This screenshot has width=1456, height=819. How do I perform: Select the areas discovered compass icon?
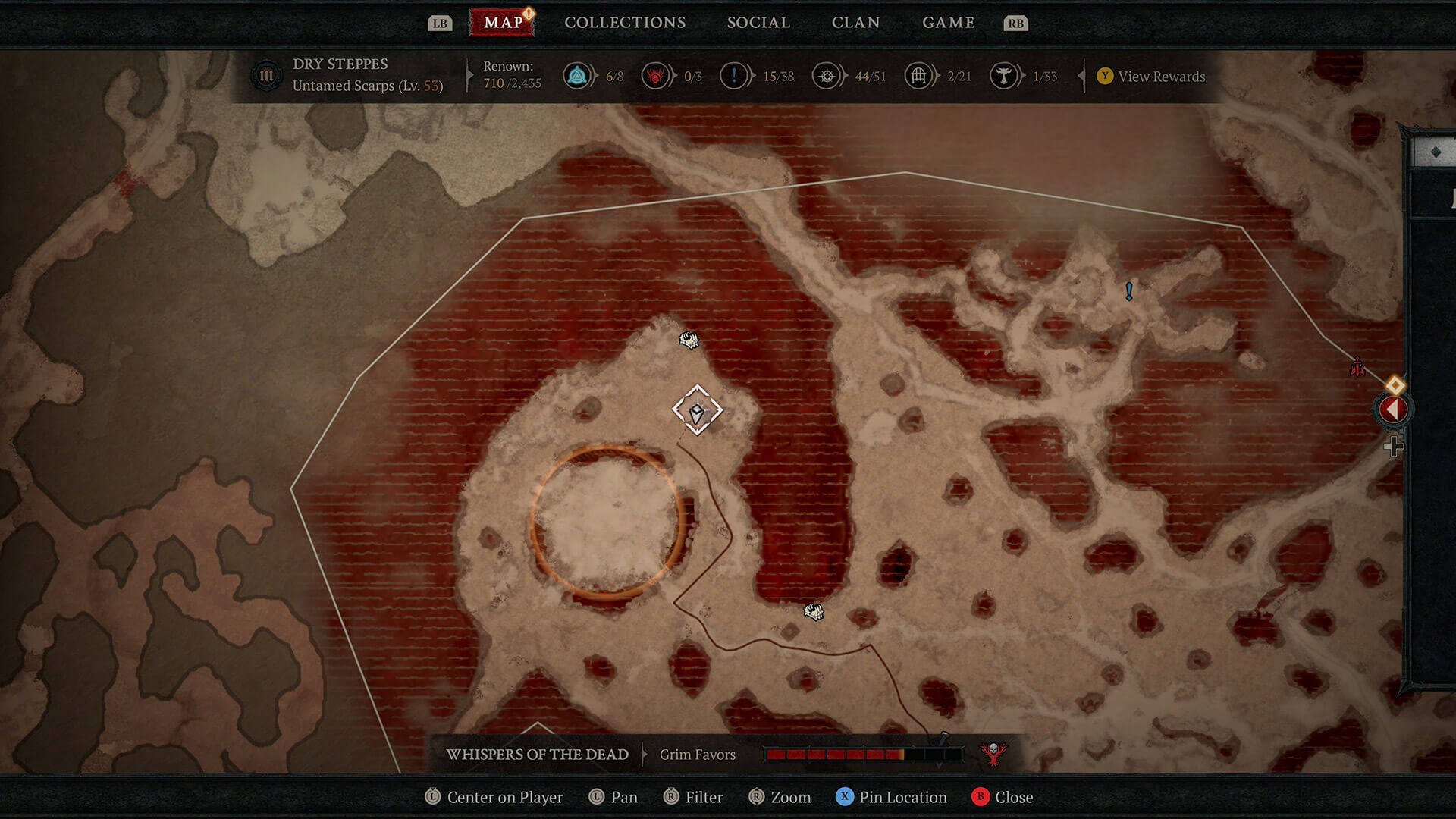point(827,76)
